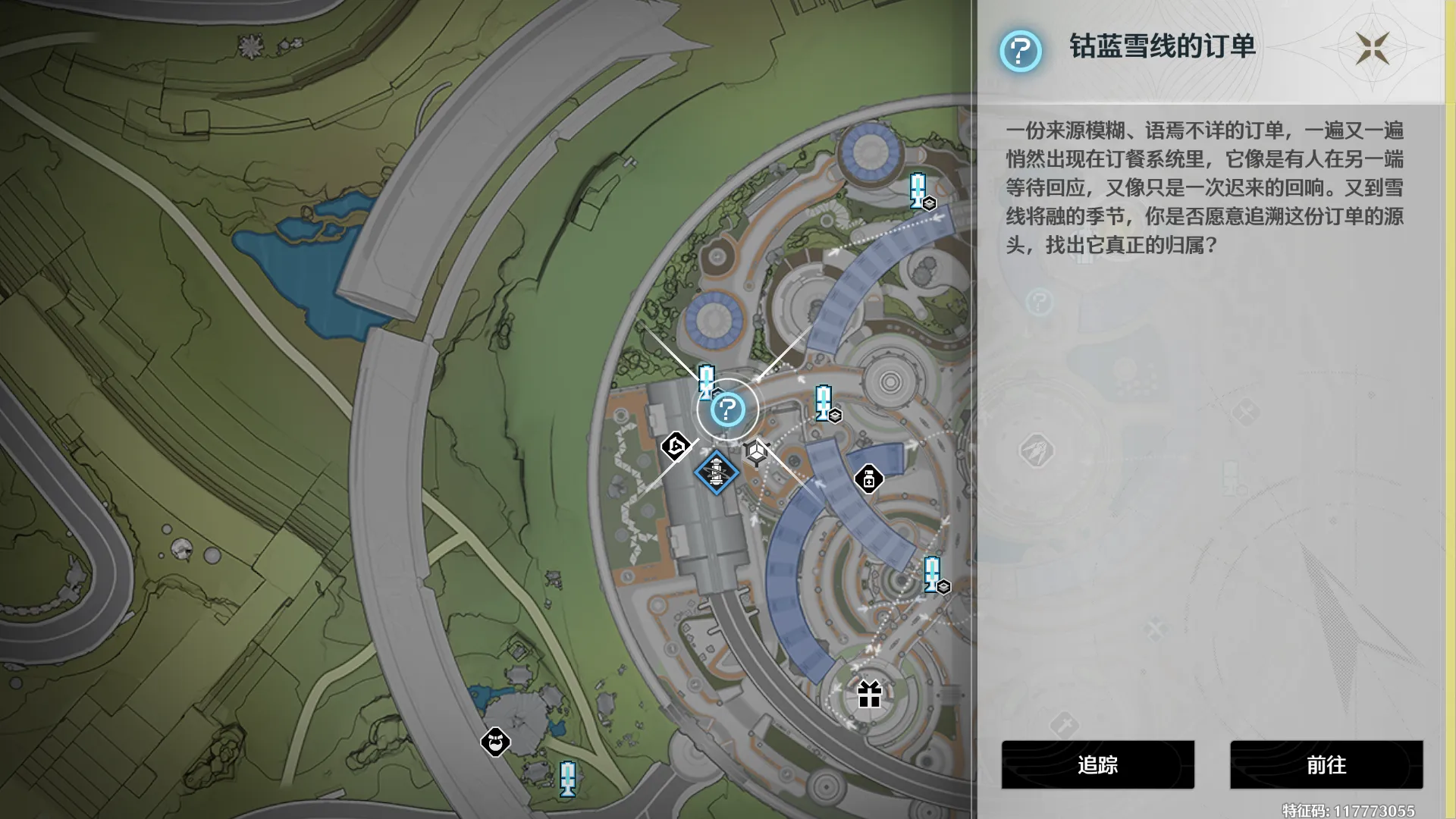Select the circled question mark quest marker
This screenshot has width=1456, height=819.
coord(727,410)
